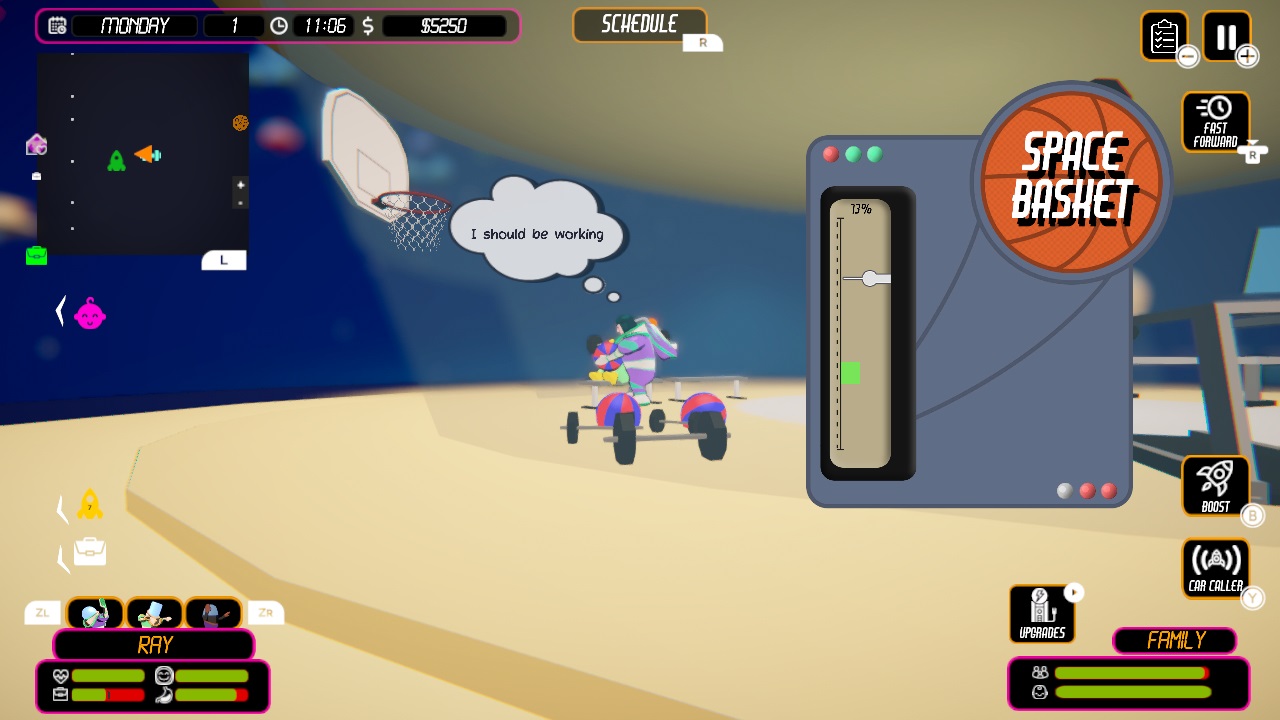Zoom in the minimap with the plus toggle
The width and height of the screenshot is (1280, 720).
click(x=240, y=185)
